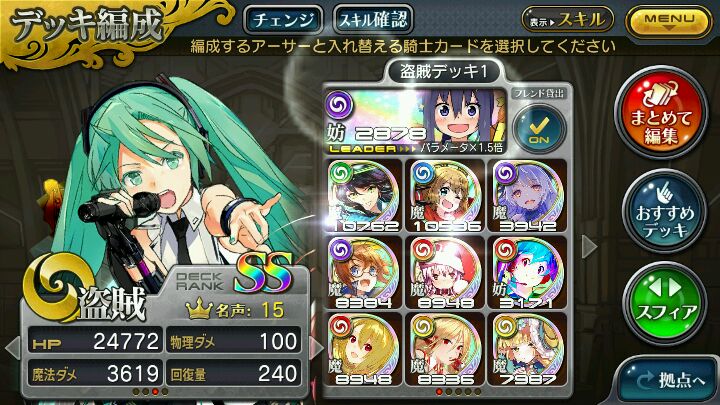
Task: Choose the knight card with 8336
Action: [446, 348]
